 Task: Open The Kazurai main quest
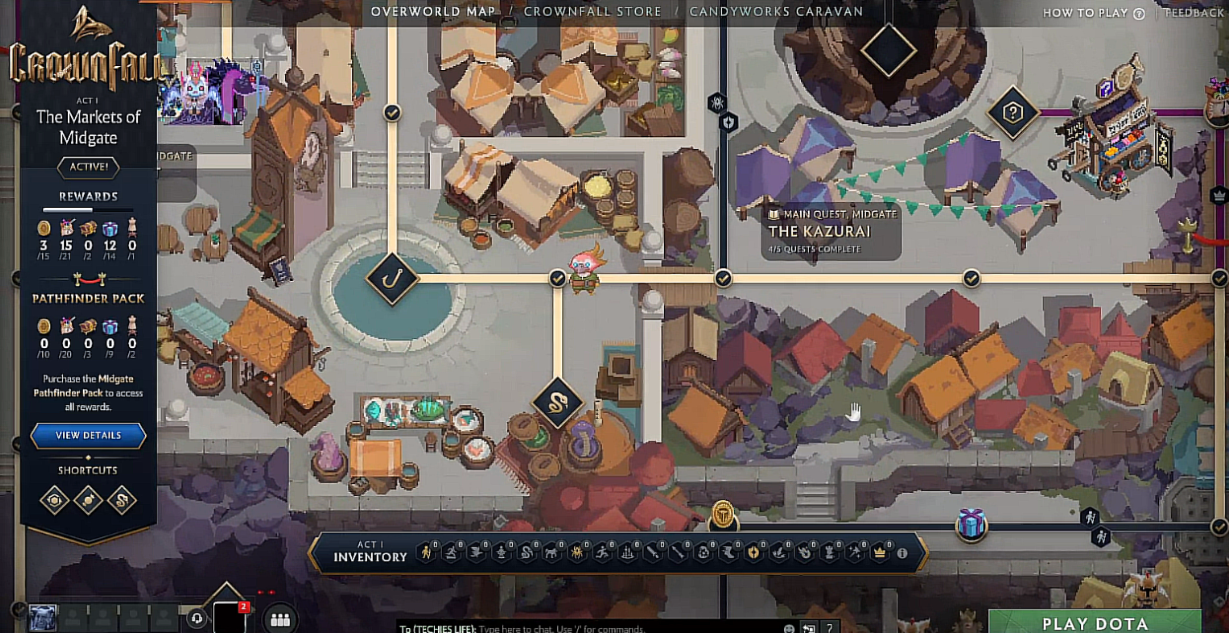[x=819, y=231]
